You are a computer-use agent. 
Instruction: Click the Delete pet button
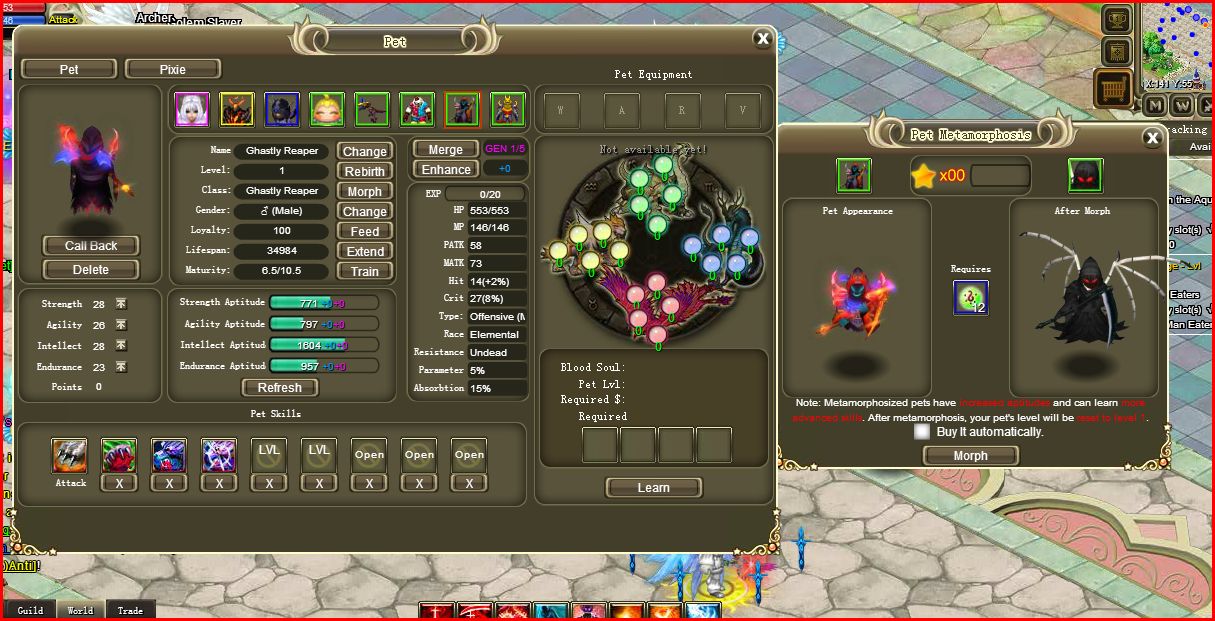pyautogui.click(x=91, y=270)
